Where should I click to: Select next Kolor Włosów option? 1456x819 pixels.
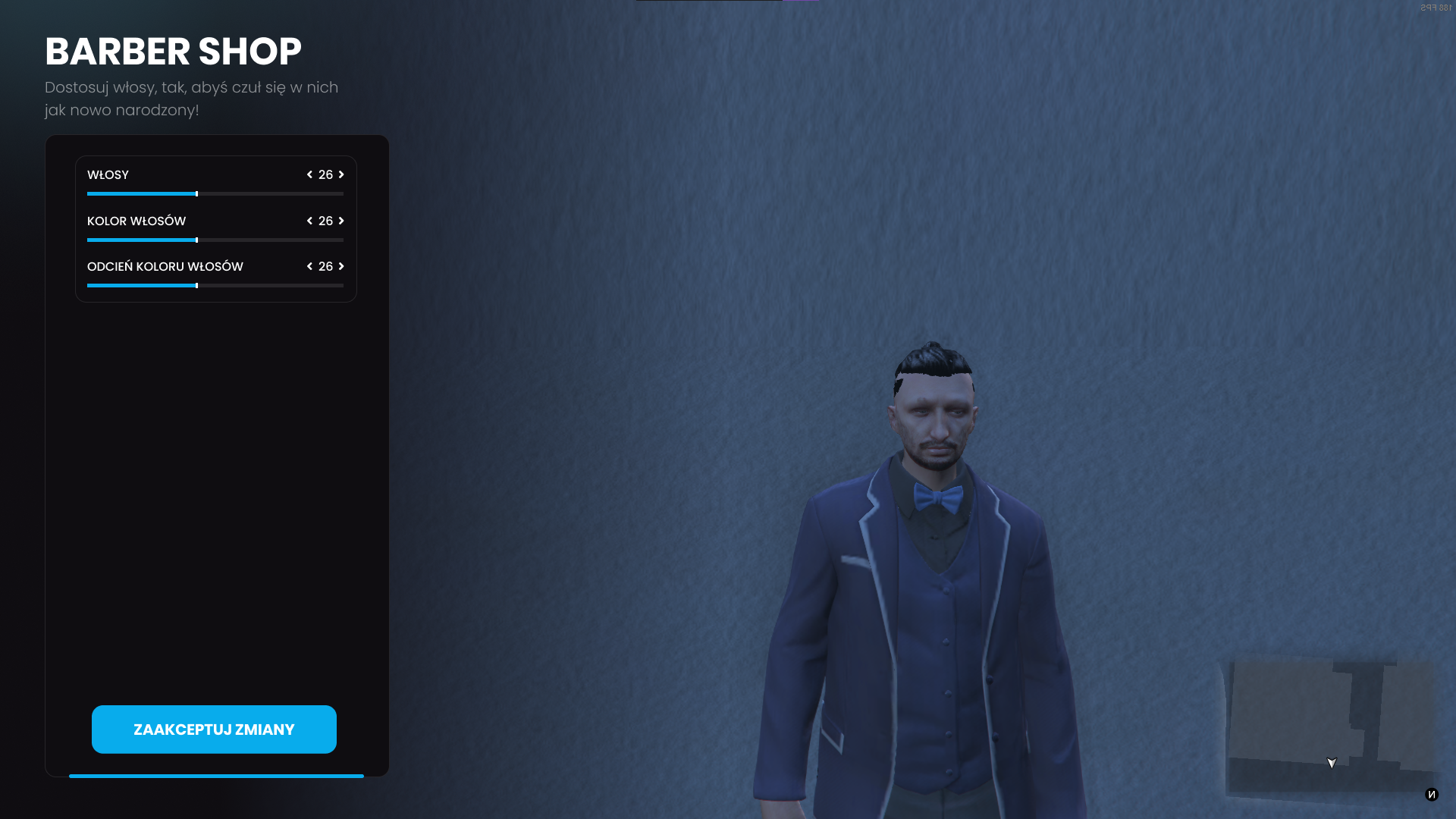341,221
